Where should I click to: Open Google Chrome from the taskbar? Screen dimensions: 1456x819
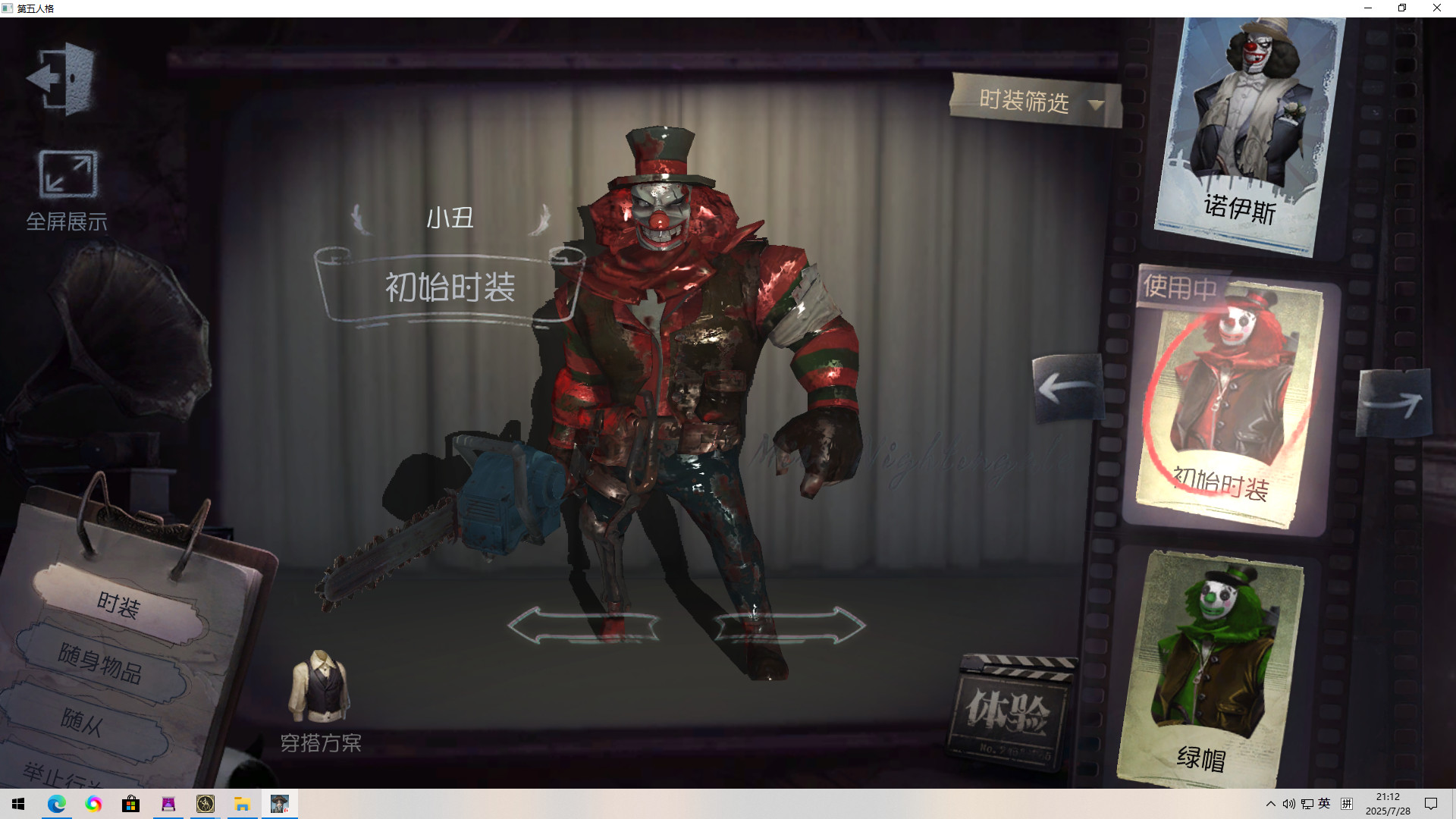[93, 803]
